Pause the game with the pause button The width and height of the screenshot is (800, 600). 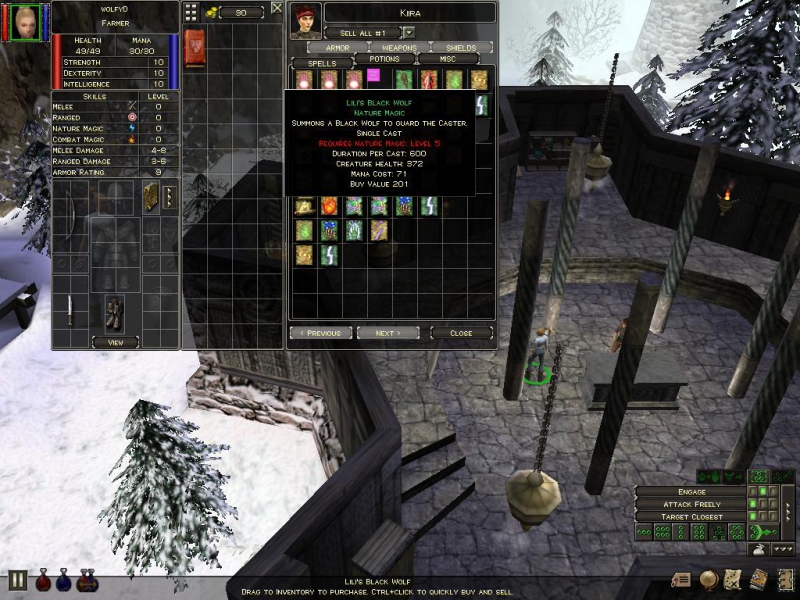[17, 580]
